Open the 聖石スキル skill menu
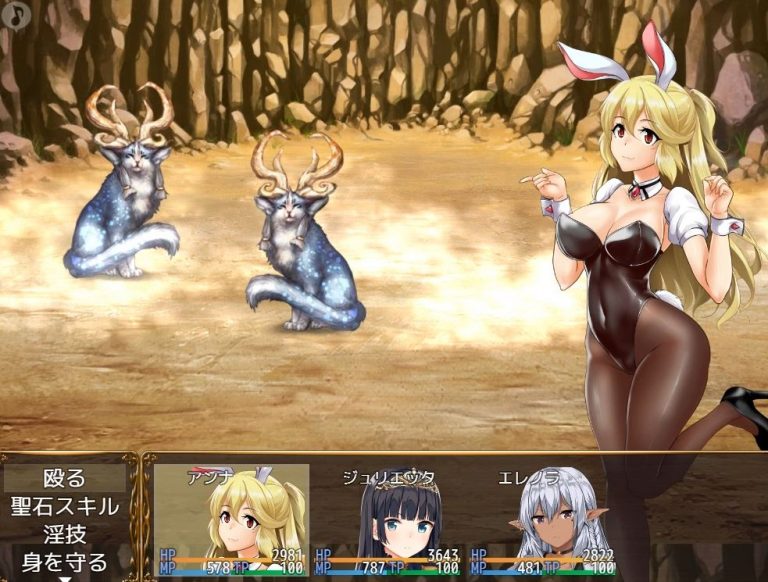 [x=66, y=506]
